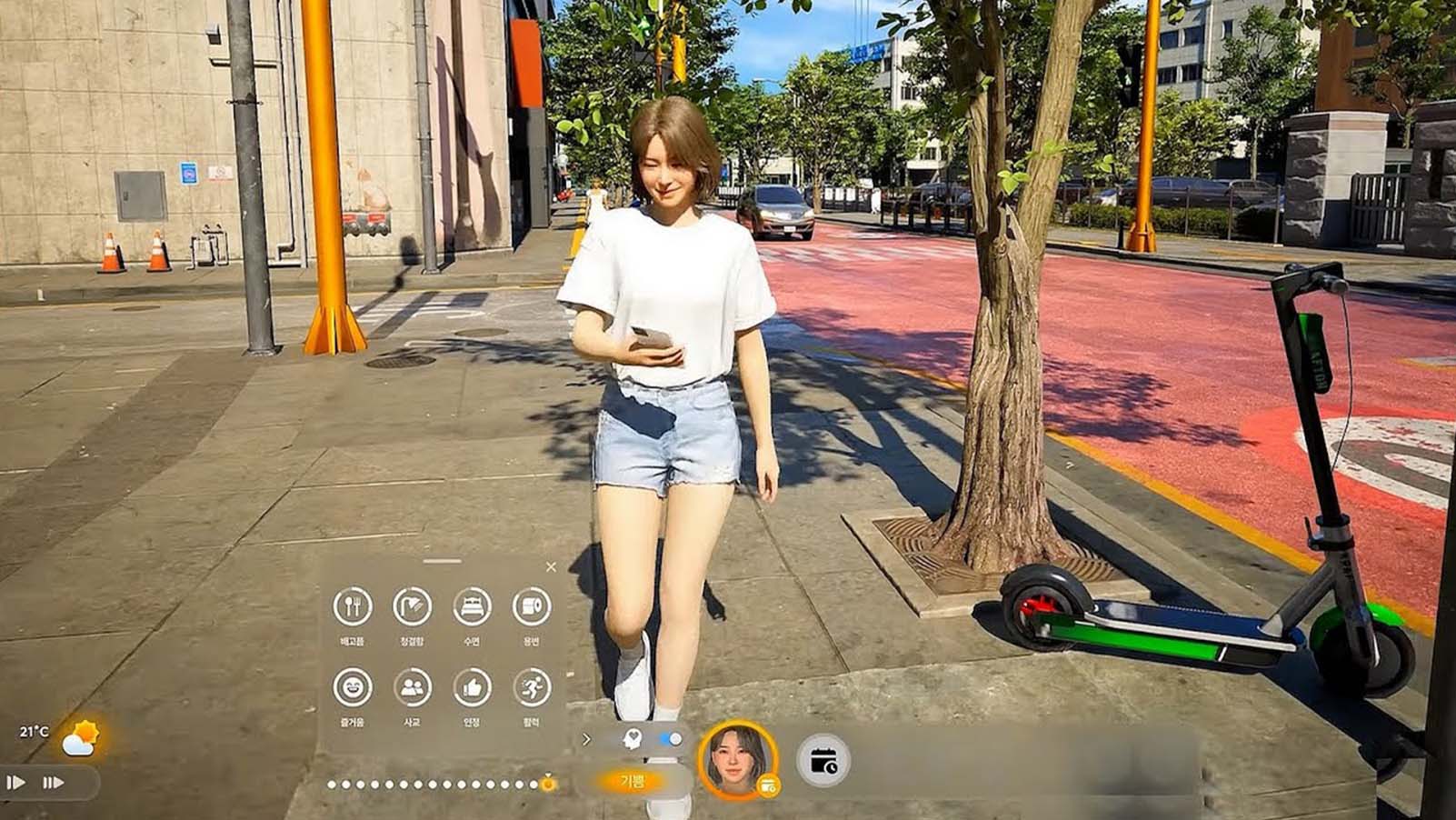Click the fun smiley face need

(353, 687)
